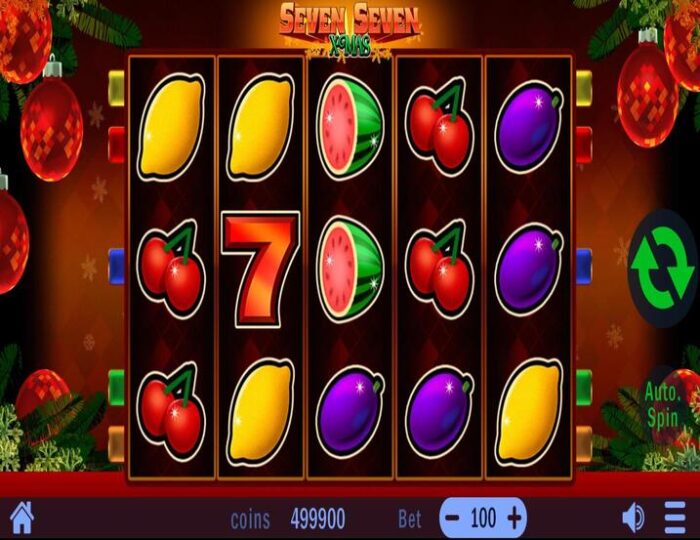Spin the reels with the green arrows button
Image resolution: width=700 pixels, height=540 pixels.
point(662,268)
